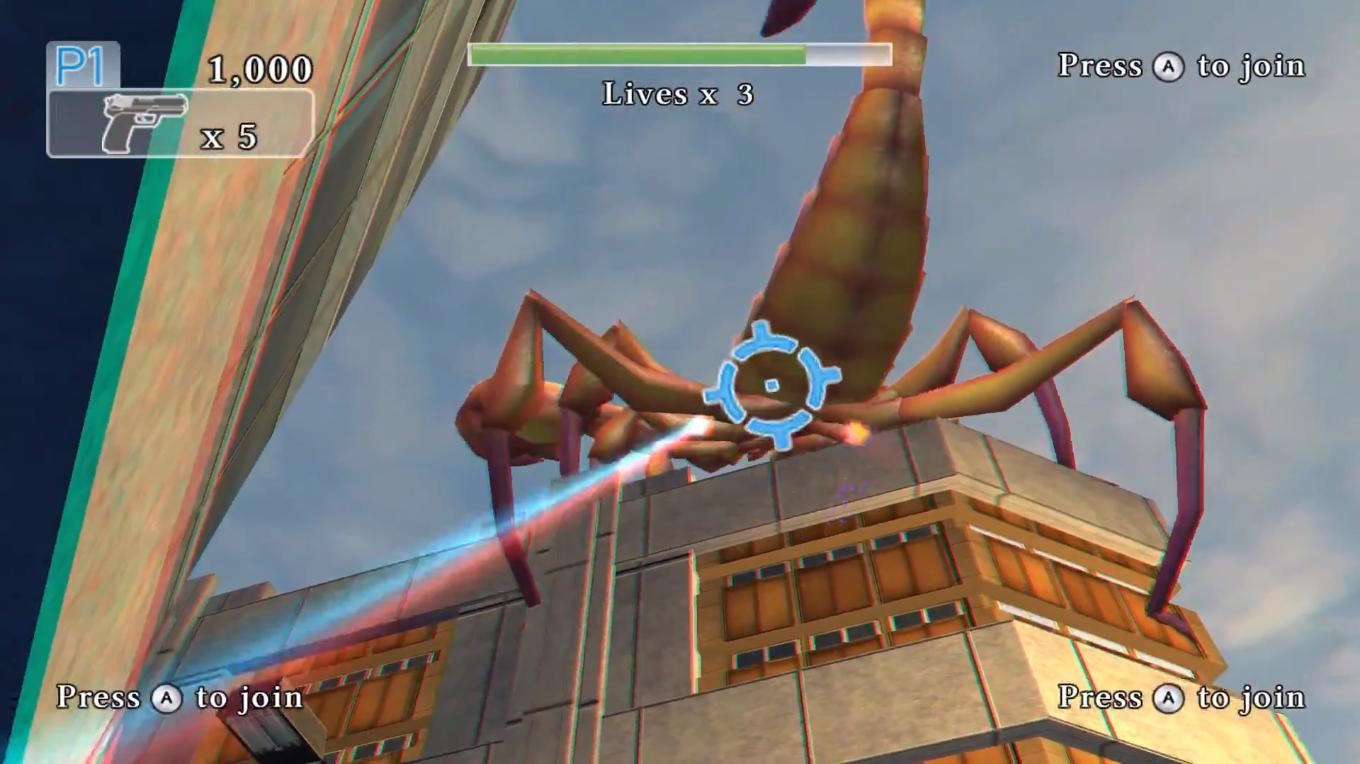This screenshot has width=1360, height=764.
Task: Click the A button icon in the bottom-left prompt
Action: 166,699
